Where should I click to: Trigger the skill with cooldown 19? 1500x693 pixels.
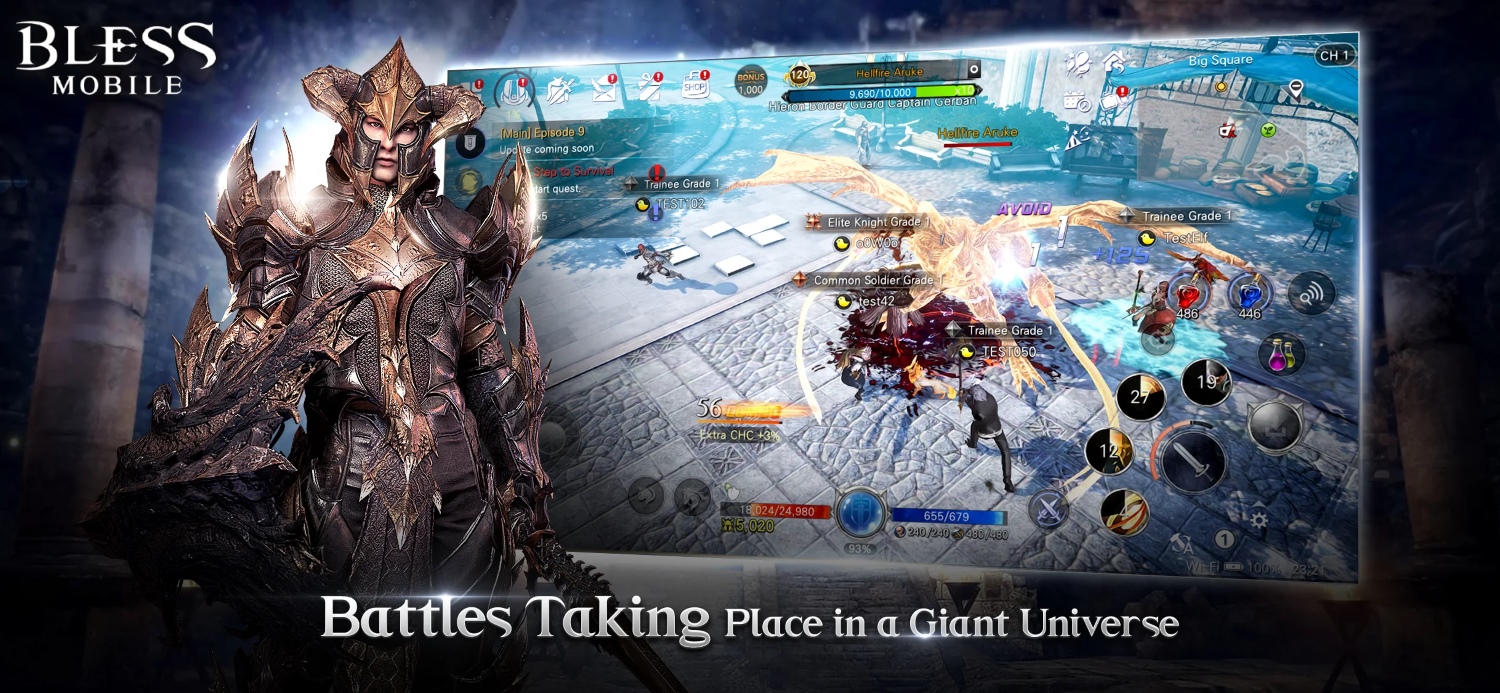tap(1205, 382)
